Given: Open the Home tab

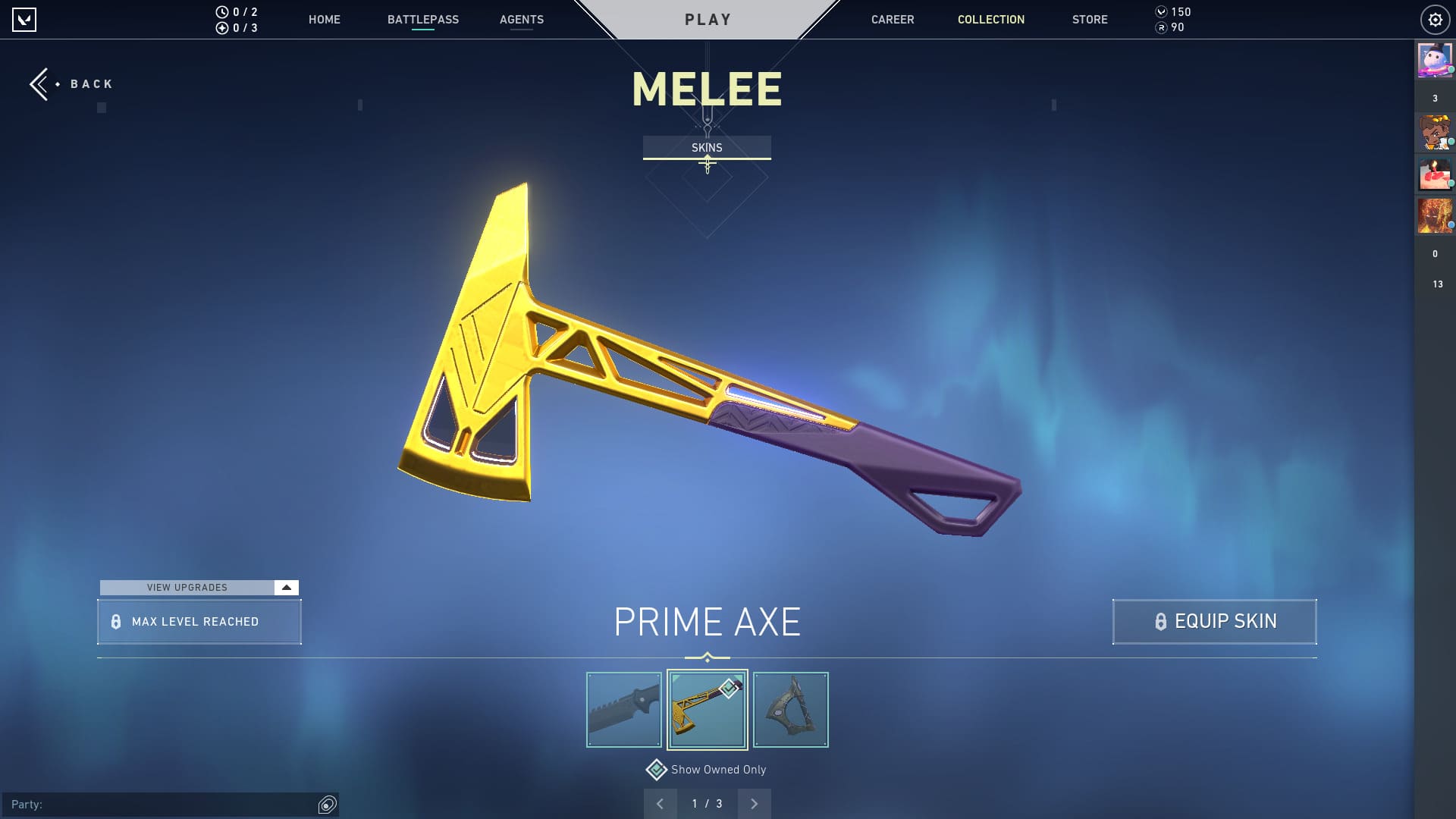Looking at the screenshot, I should point(324,20).
